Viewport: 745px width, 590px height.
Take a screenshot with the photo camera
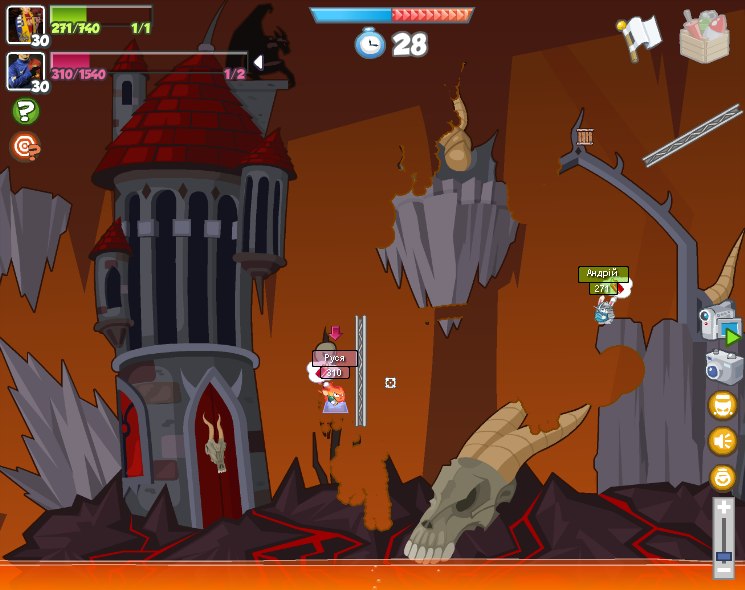click(723, 367)
